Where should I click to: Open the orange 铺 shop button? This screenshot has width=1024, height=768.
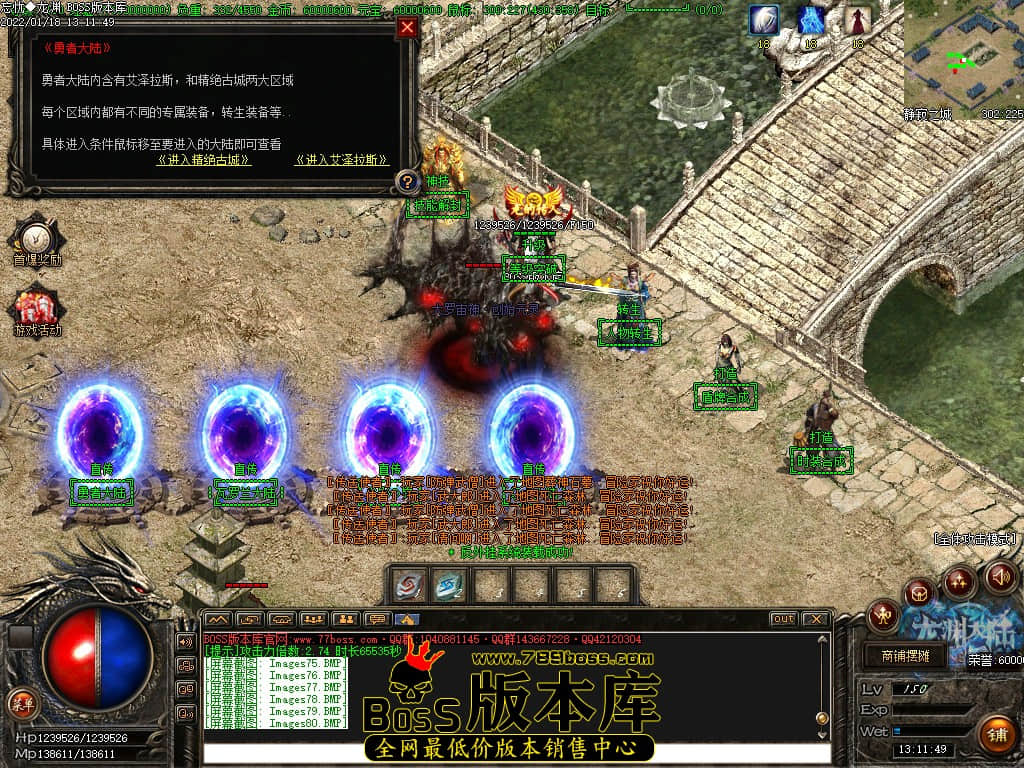[996, 735]
